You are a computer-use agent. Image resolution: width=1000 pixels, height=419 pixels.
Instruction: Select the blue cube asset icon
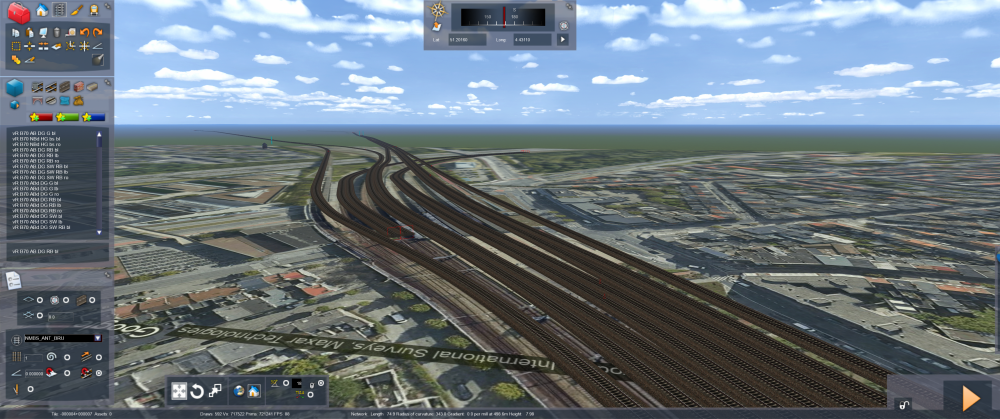click(15, 88)
